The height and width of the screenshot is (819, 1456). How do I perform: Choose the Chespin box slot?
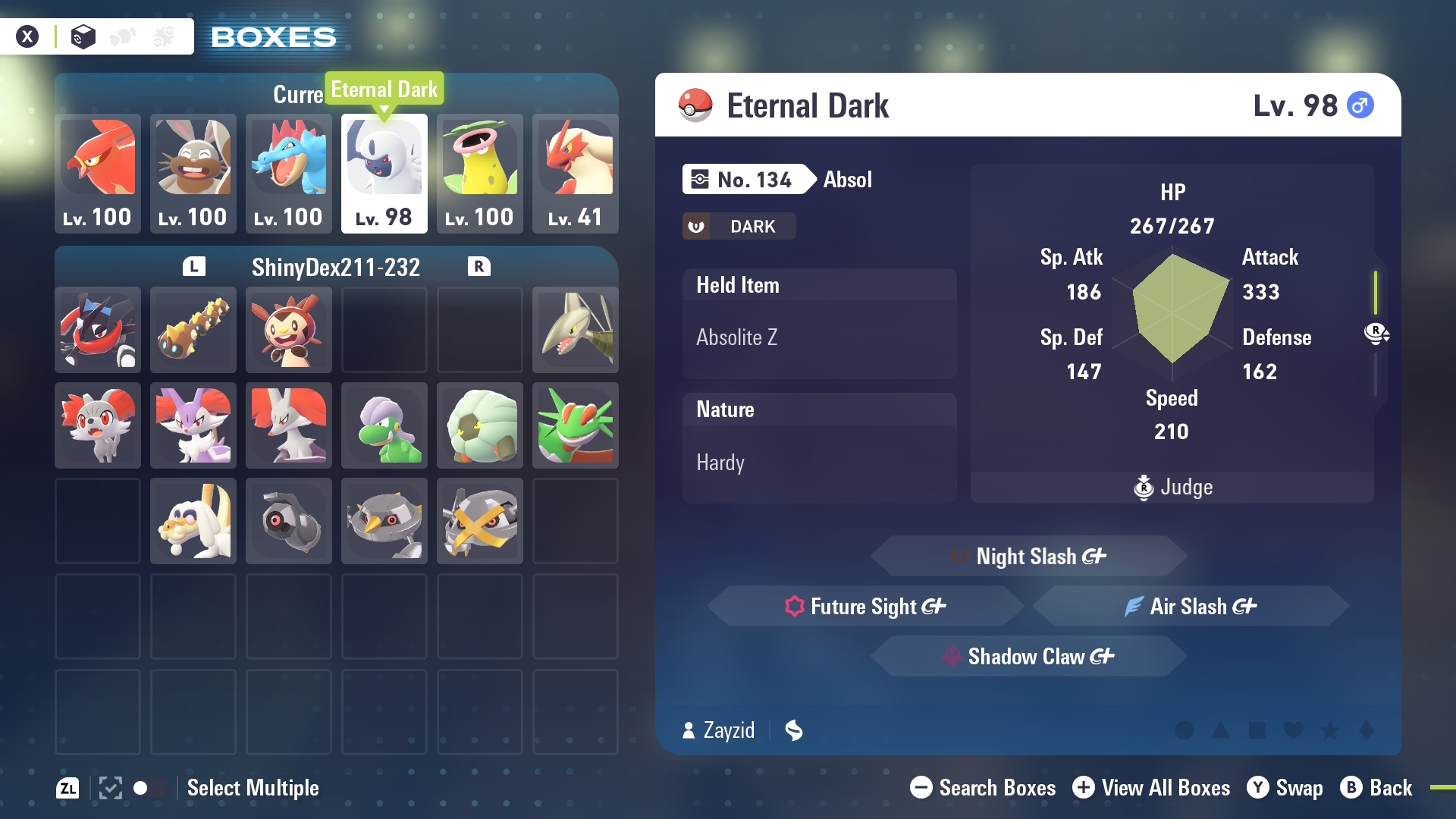point(288,330)
